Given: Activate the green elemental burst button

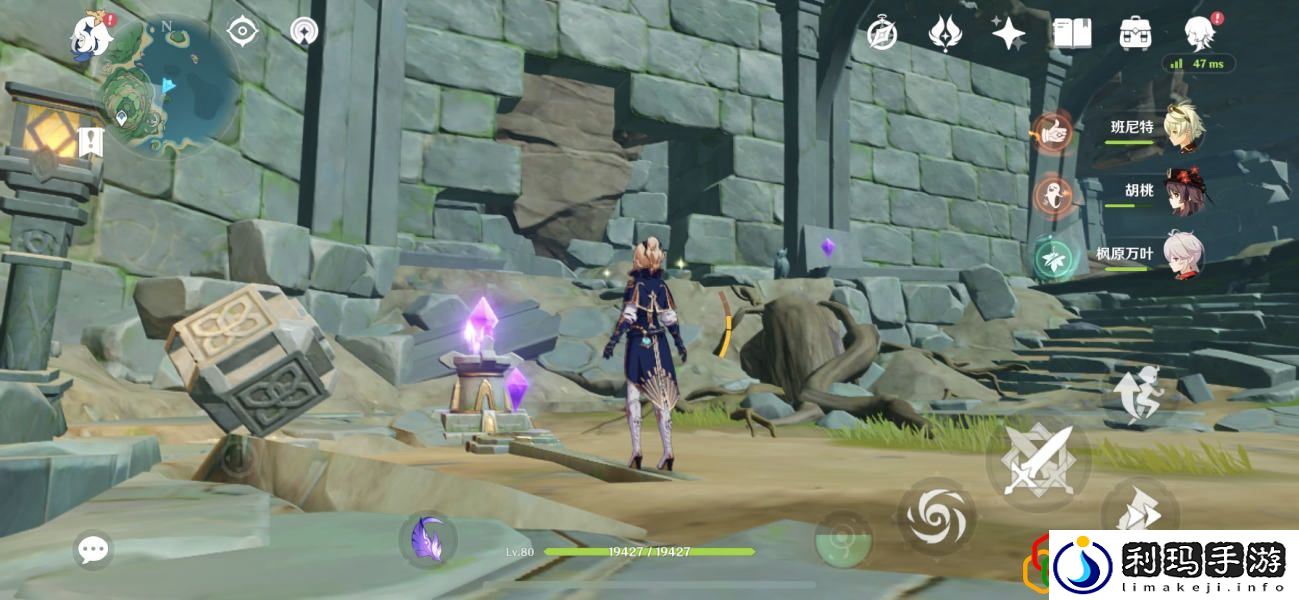Looking at the screenshot, I should [843, 540].
